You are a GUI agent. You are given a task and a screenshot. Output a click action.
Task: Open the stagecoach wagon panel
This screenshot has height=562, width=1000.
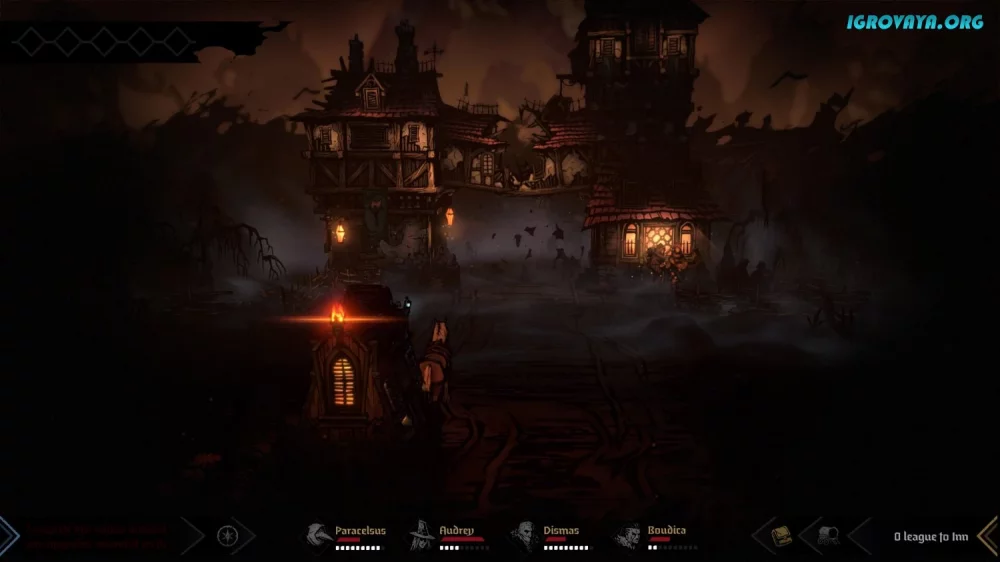[827, 535]
